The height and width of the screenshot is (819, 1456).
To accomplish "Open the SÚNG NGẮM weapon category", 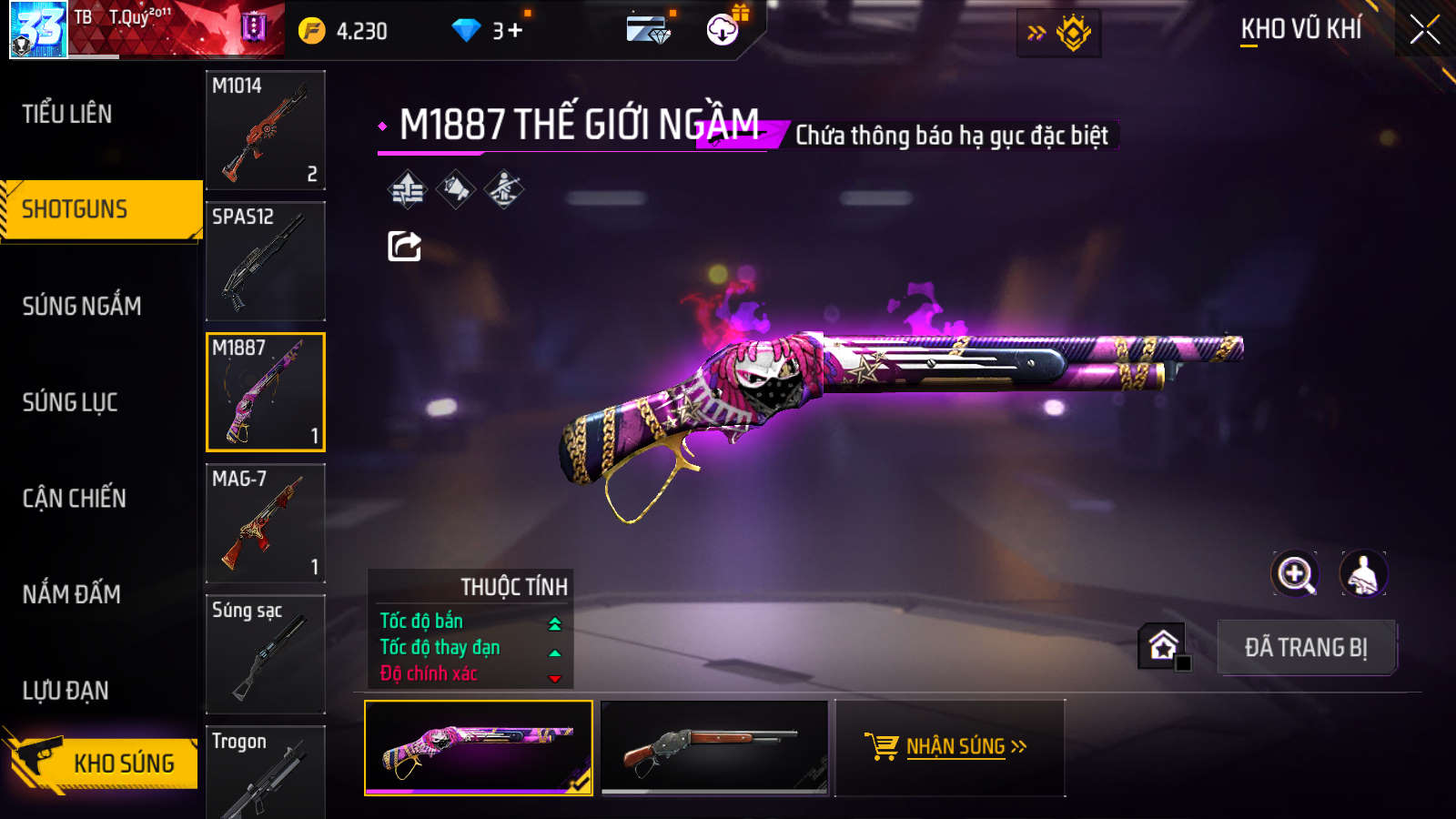I will point(82,306).
